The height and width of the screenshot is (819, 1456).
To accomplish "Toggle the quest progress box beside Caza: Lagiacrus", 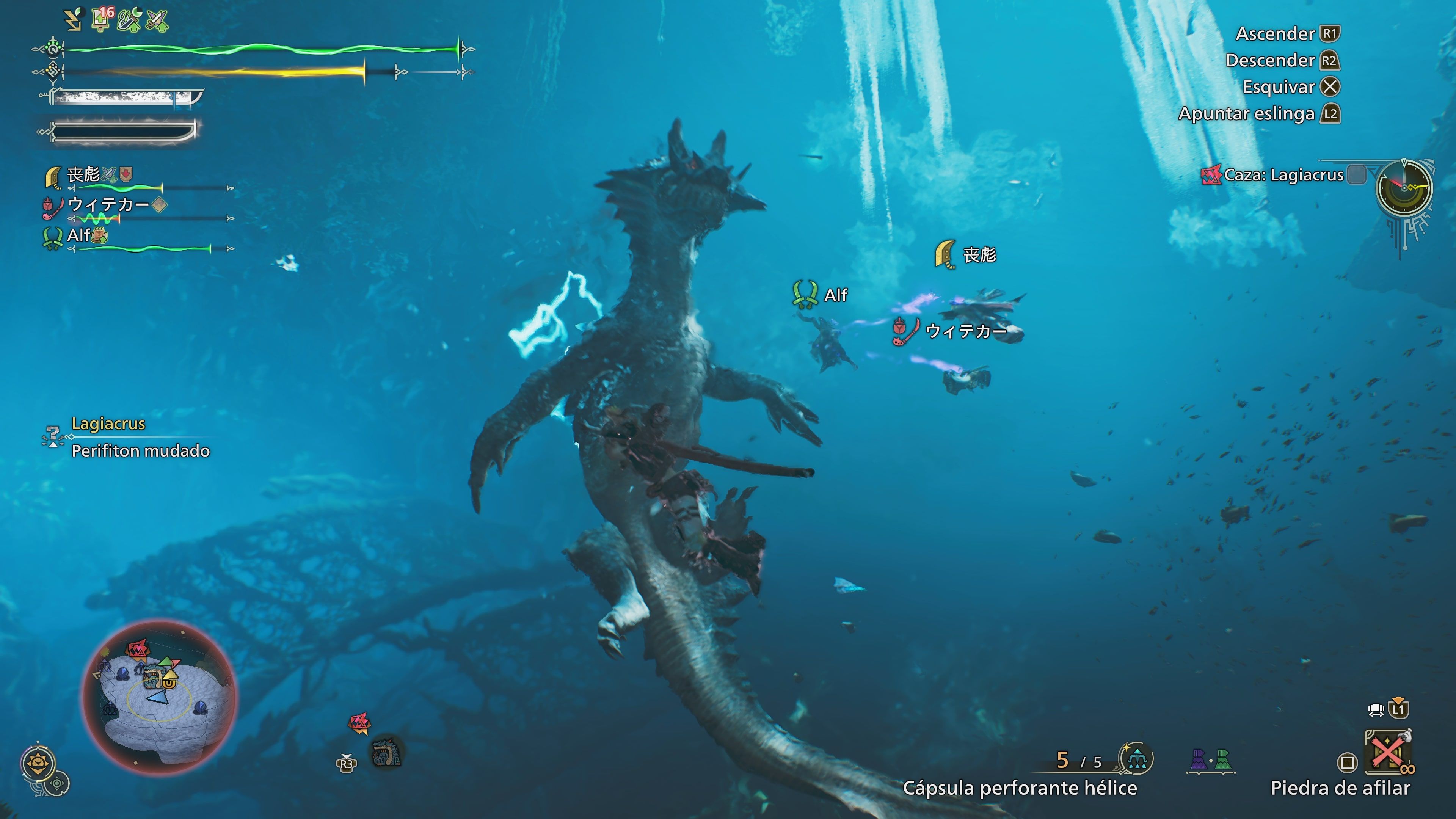I will 1357,175.
